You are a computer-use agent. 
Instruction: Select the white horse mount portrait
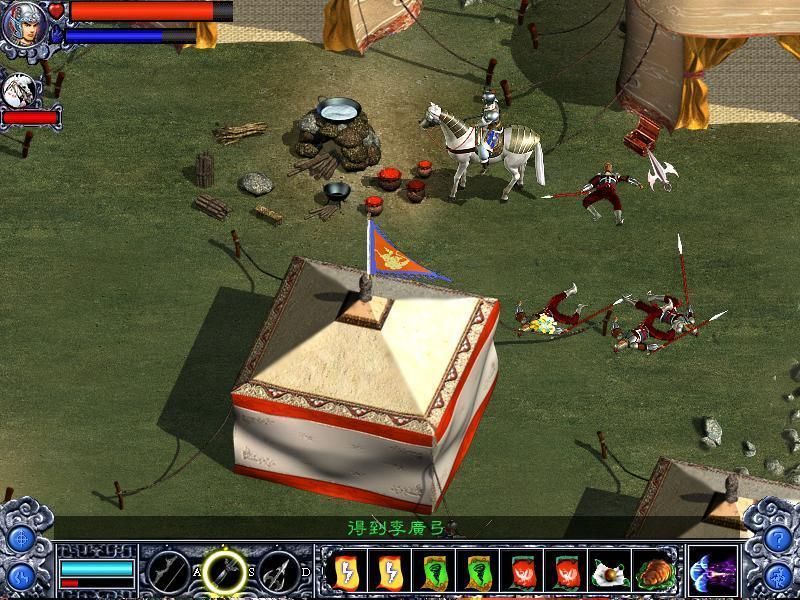[x=20, y=90]
